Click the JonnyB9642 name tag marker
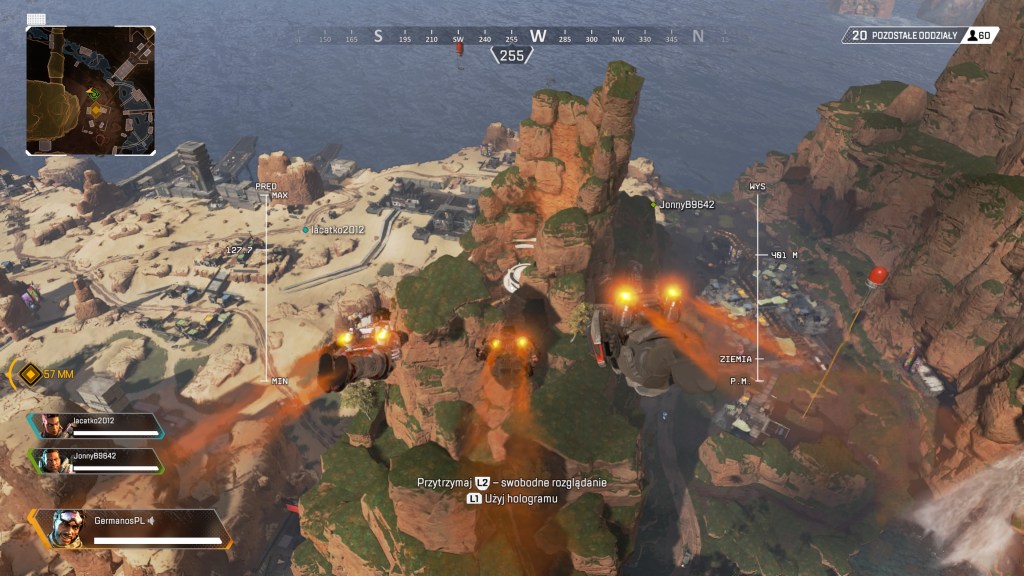This screenshot has height=576, width=1024. click(684, 204)
